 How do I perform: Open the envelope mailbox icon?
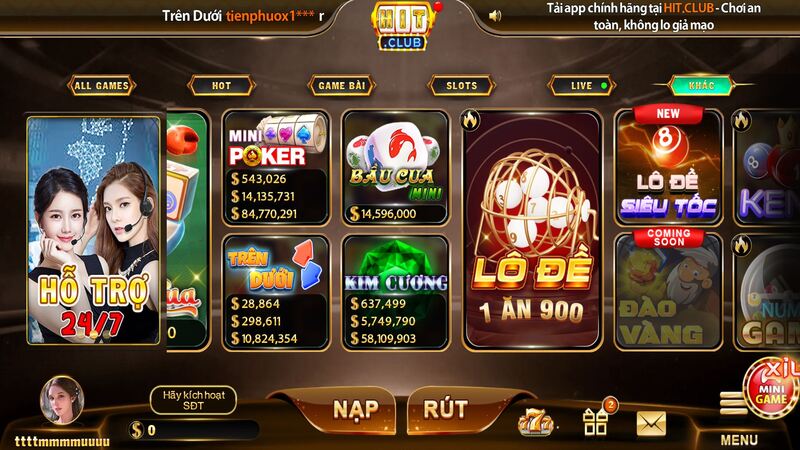point(651,423)
